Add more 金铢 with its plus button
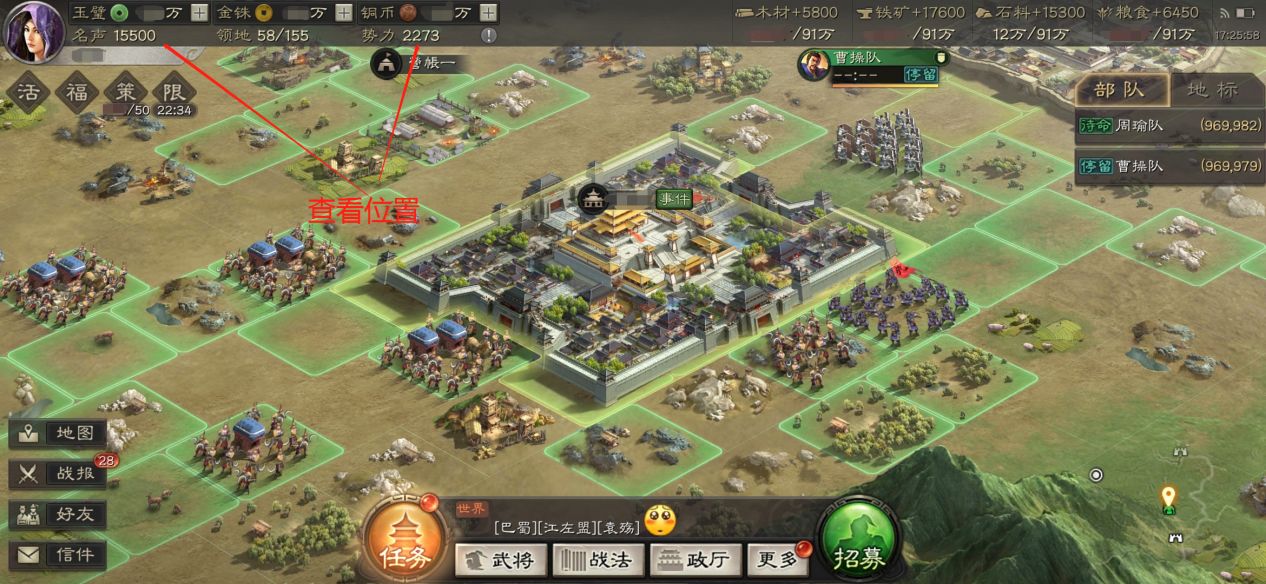 point(343,13)
